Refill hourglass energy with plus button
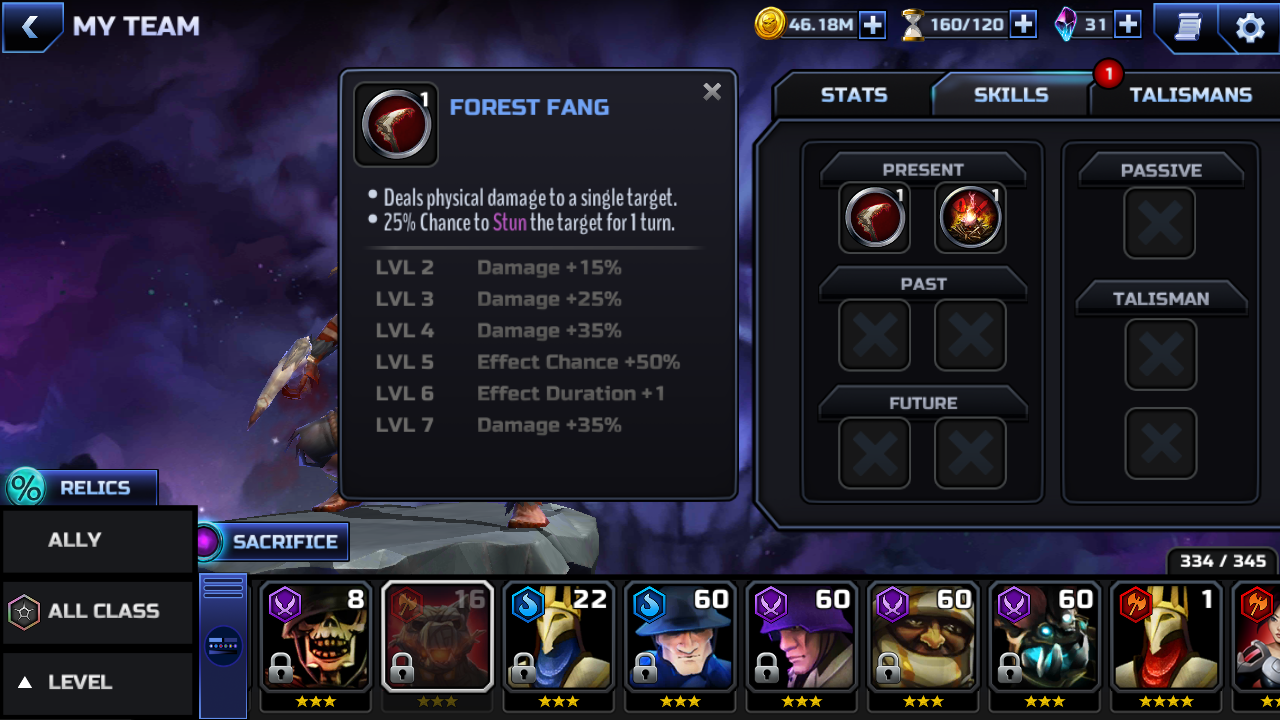 pyautogui.click(x=1023, y=25)
